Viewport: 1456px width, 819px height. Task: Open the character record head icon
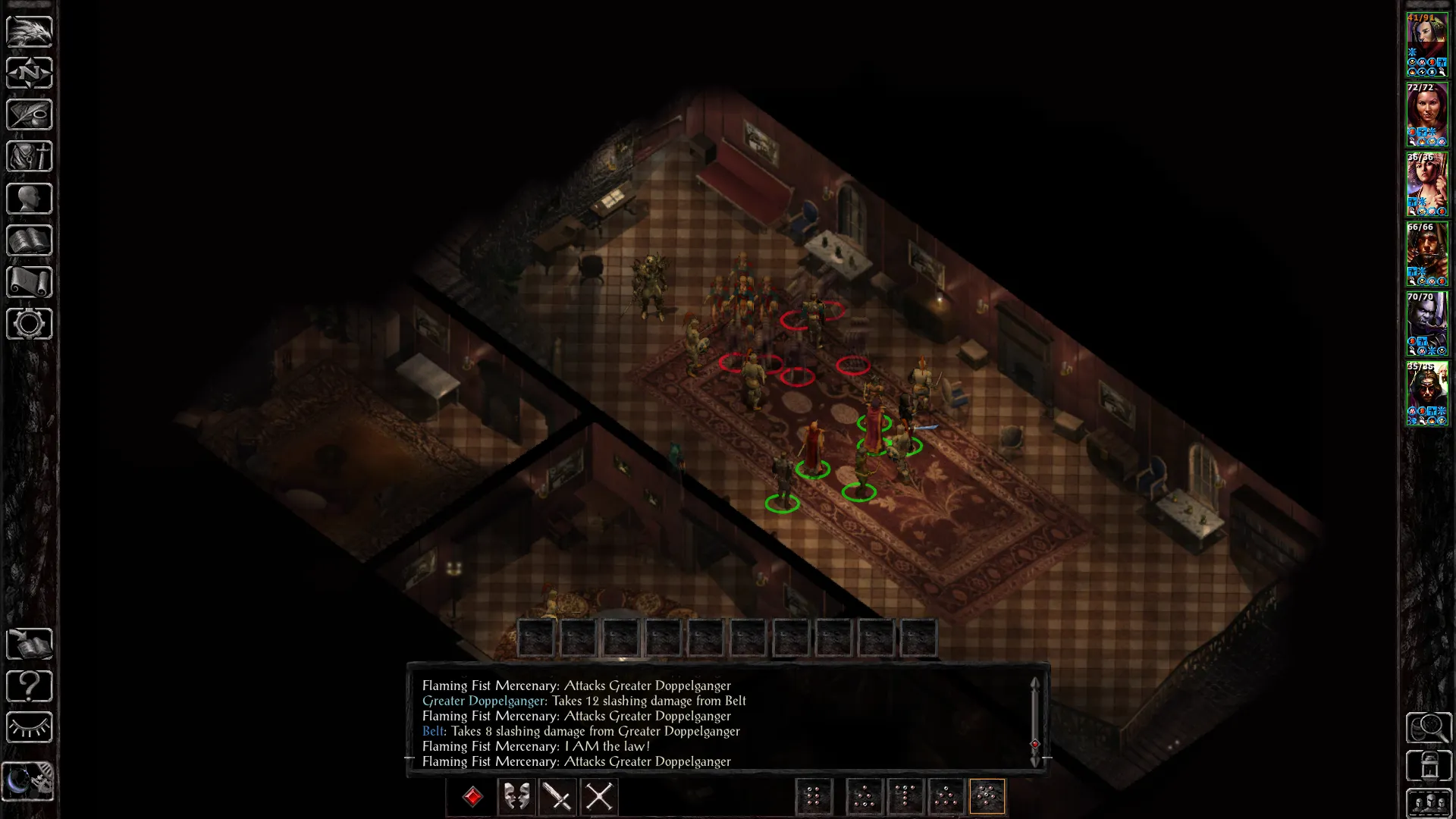tap(30, 199)
